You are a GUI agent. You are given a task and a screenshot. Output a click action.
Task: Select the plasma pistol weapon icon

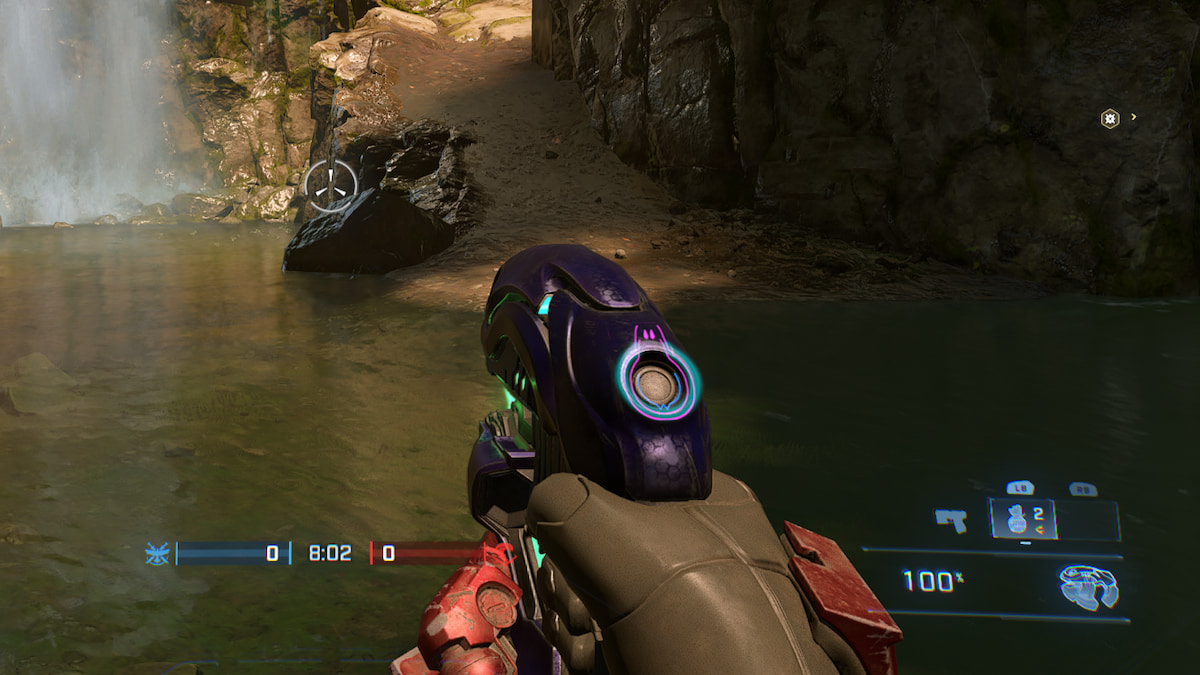1089,587
